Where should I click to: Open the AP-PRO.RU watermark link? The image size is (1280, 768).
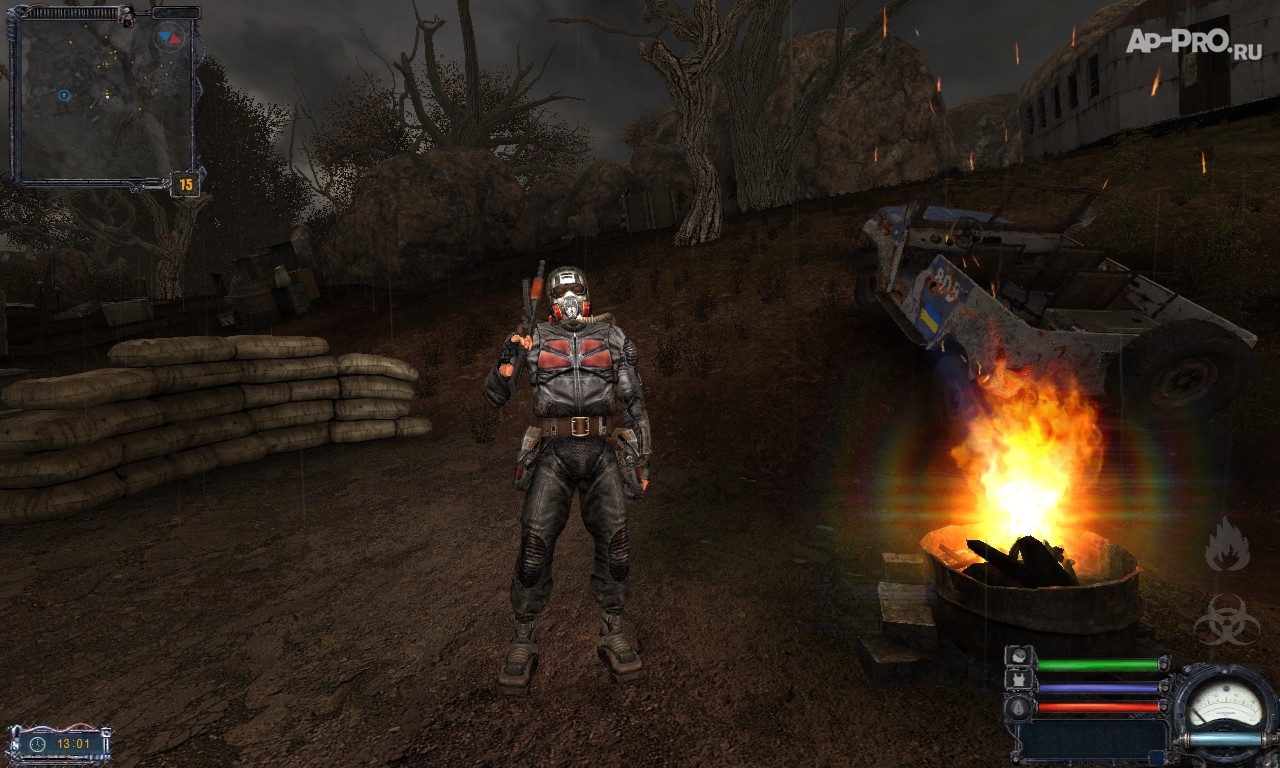tap(1193, 42)
